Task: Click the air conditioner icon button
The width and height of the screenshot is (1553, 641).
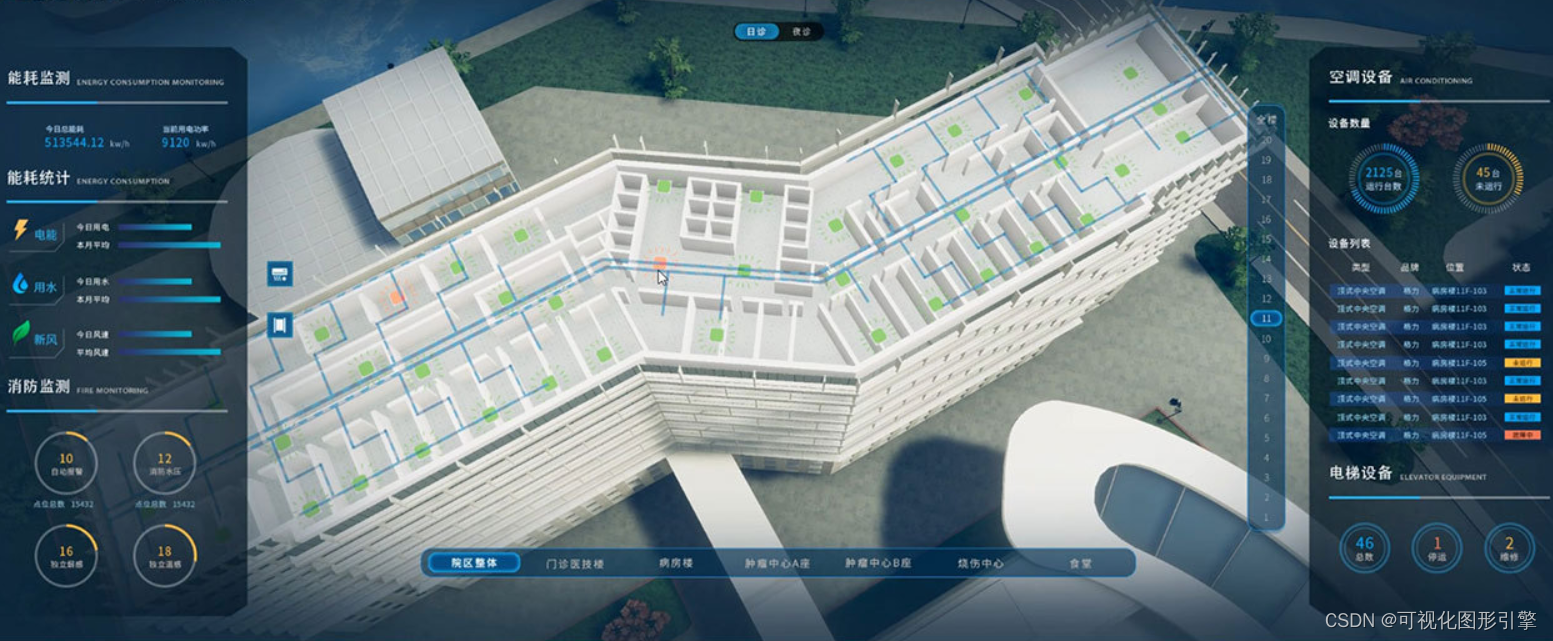Action: [280, 274]
